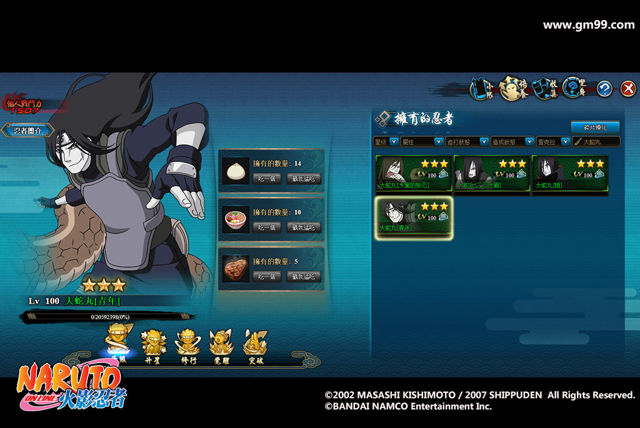Select the highlighted Orochimaru [青年] card
Screen dimensions: 640x428
point(412,218)
